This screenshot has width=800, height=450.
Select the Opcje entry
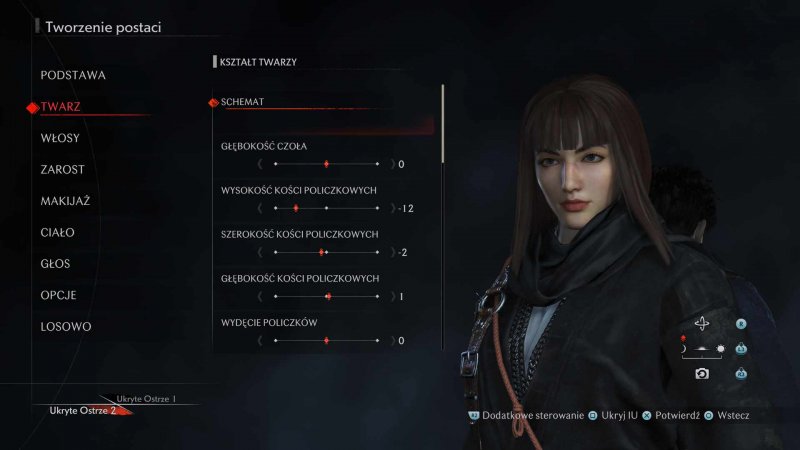pos(59,295)
